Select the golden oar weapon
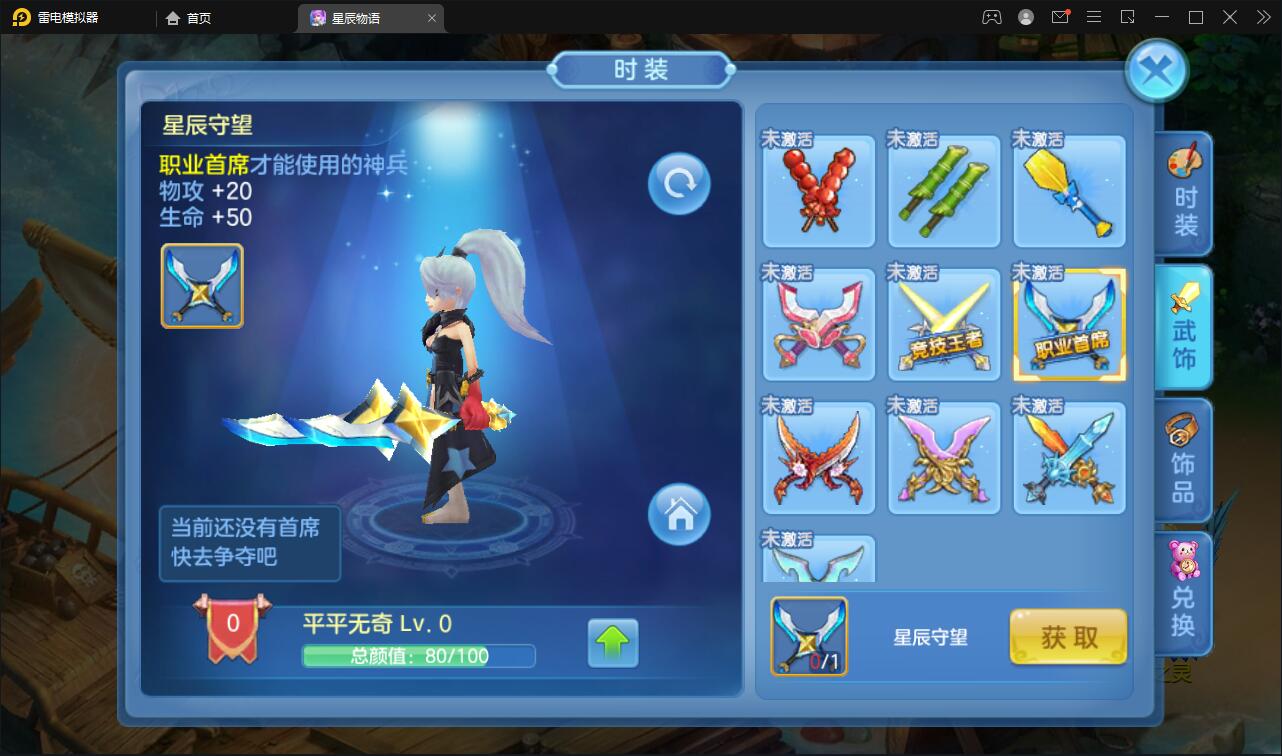The width and height of the screenshot is (1282, 756). 1069,190
